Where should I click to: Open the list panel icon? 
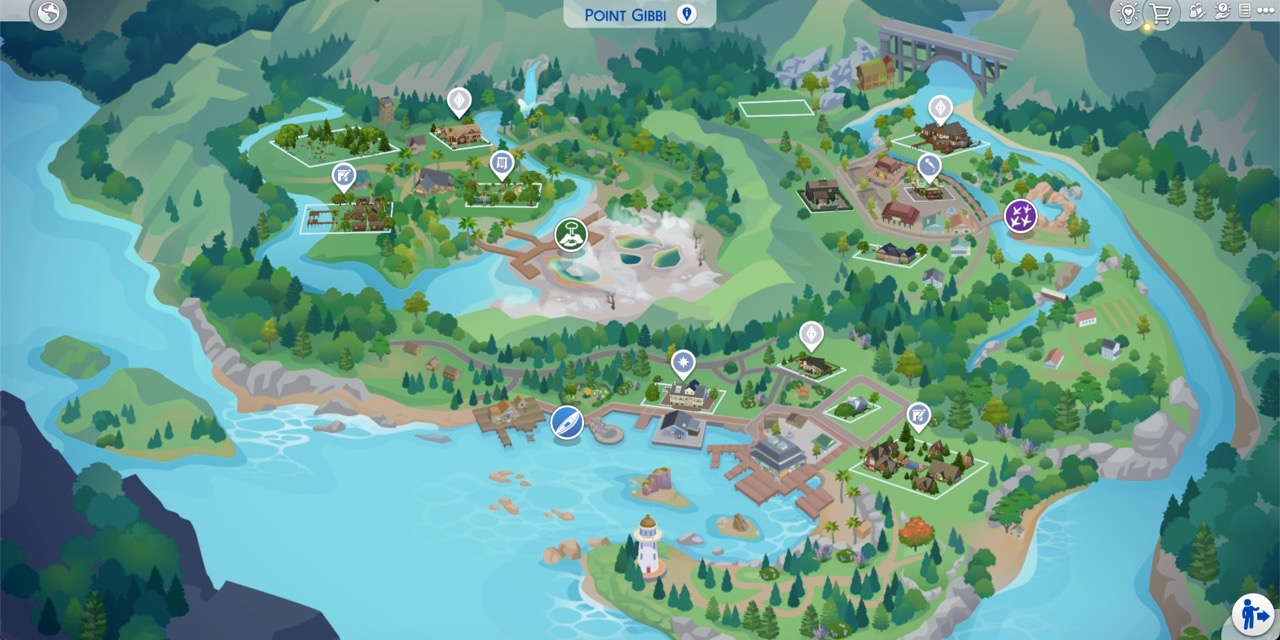point(1246,12)
